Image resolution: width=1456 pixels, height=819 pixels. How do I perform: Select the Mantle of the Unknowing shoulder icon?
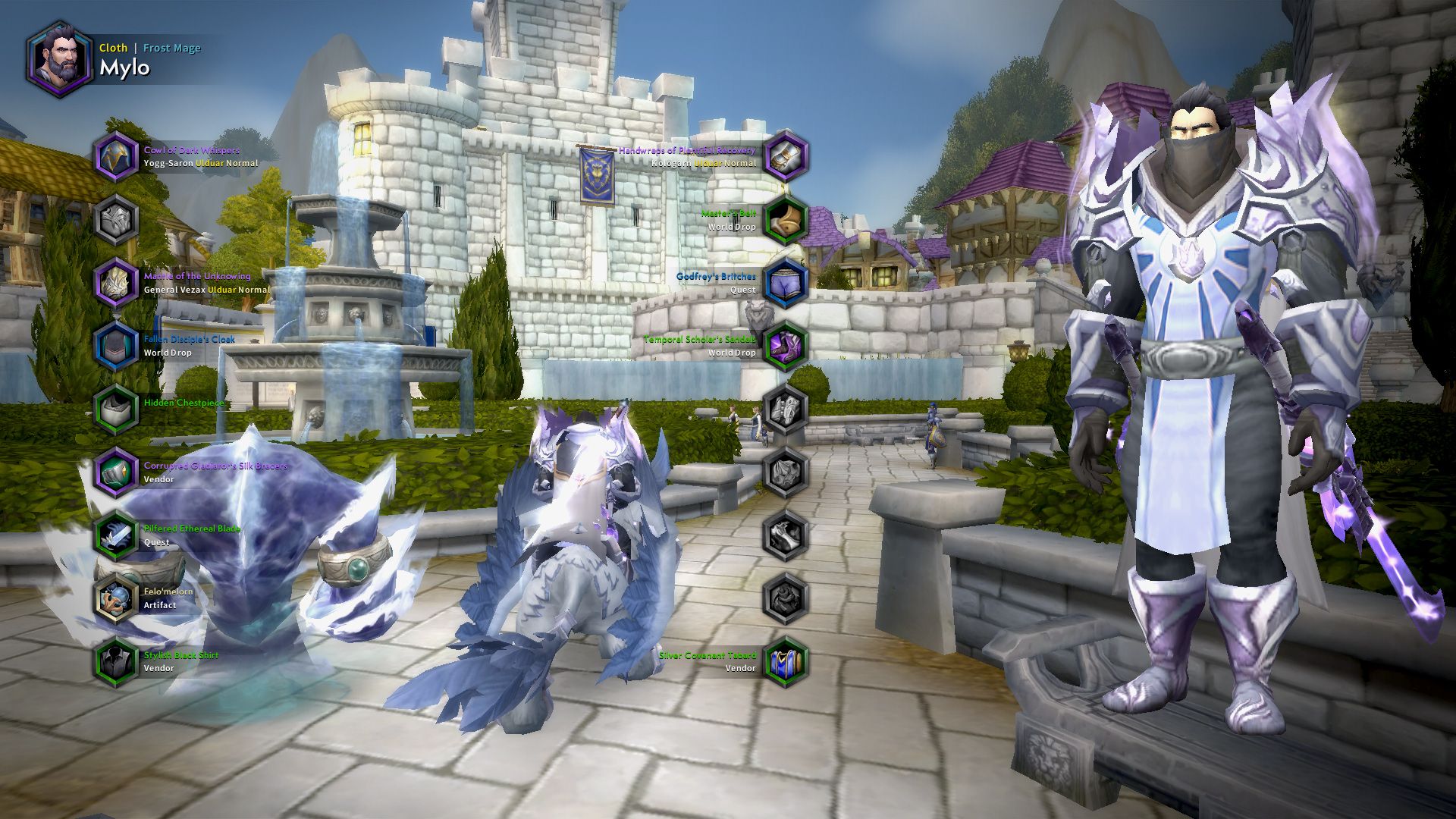[115, 282]
